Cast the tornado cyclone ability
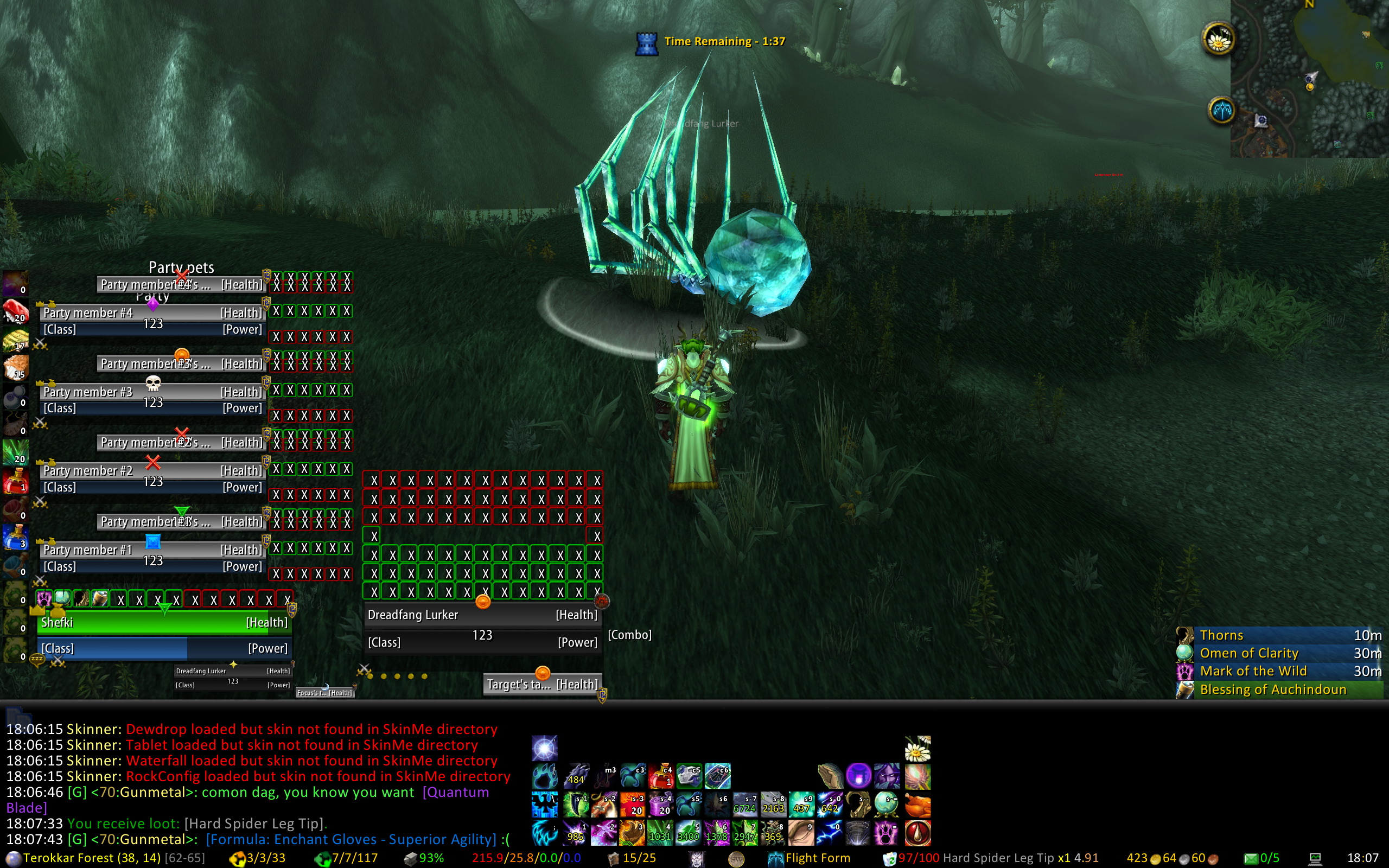Viewport: 1389px width, 868px height. [x=858, y=833]
